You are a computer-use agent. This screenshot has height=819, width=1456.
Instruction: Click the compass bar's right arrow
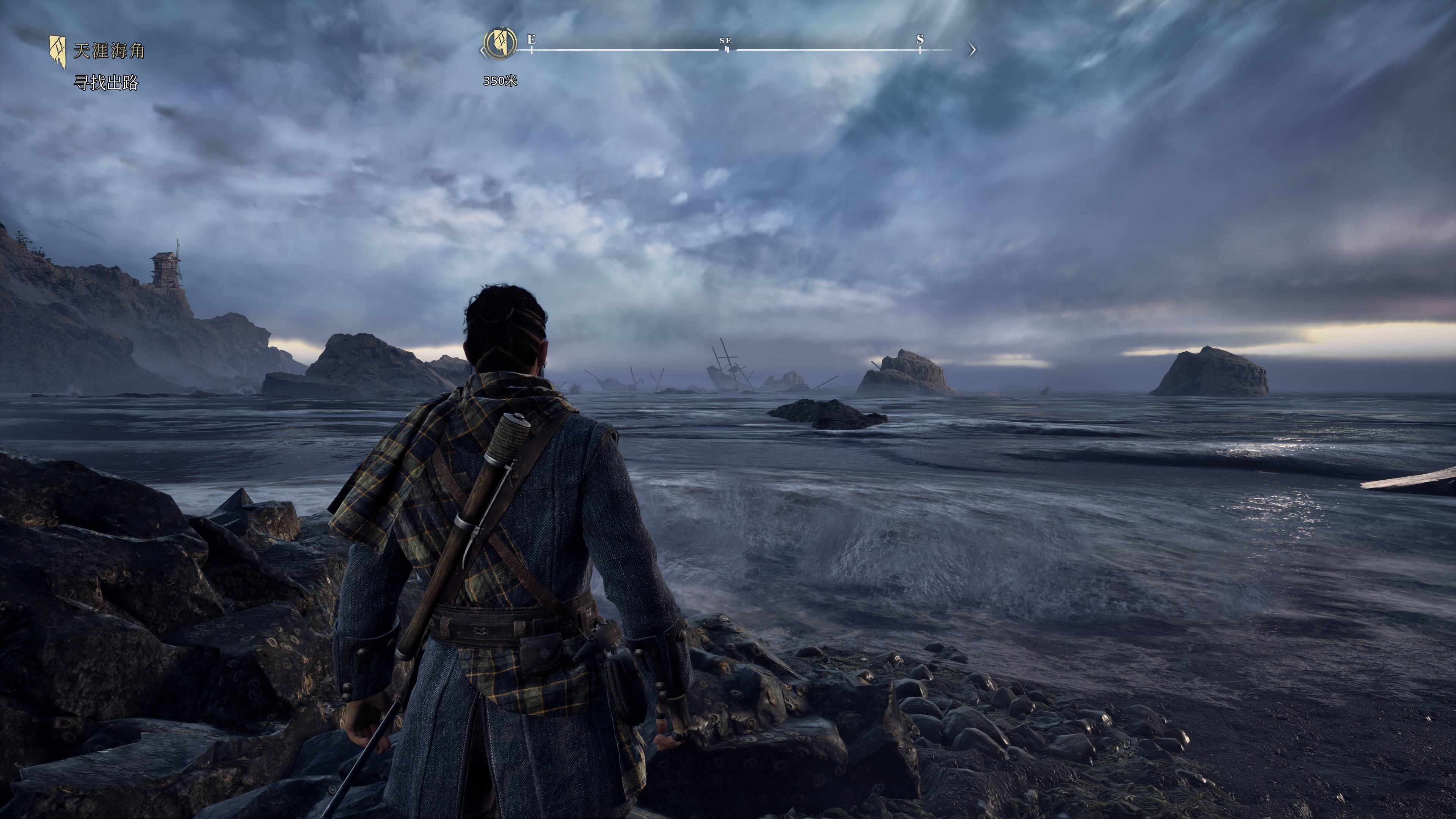click(x=971, y=50)
